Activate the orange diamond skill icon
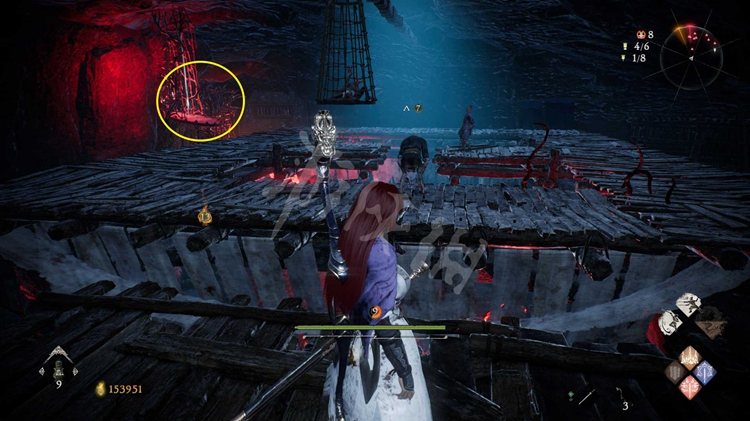Viewport: 750px width, 421px height. (x=690, y=355)
